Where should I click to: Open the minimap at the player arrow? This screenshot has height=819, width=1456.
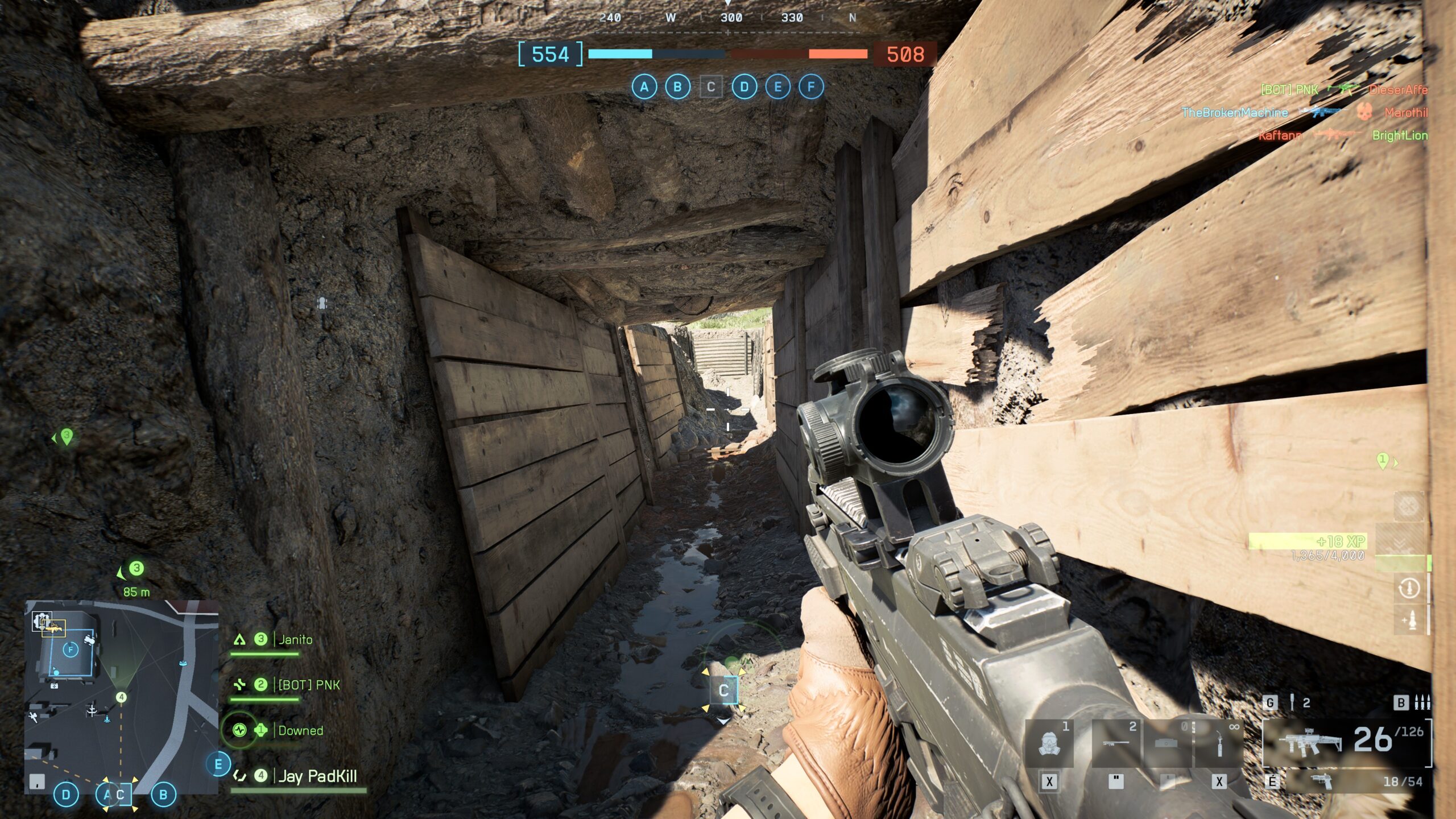tap(121, 697)
